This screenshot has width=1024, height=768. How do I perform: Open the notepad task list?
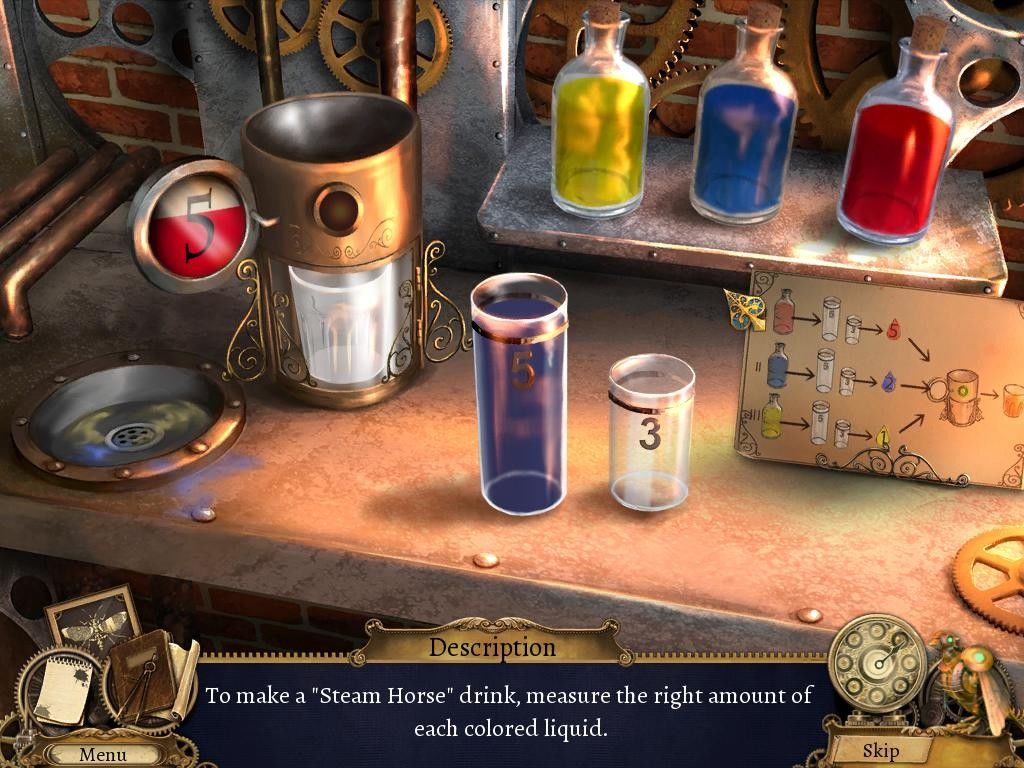point(61,688)
